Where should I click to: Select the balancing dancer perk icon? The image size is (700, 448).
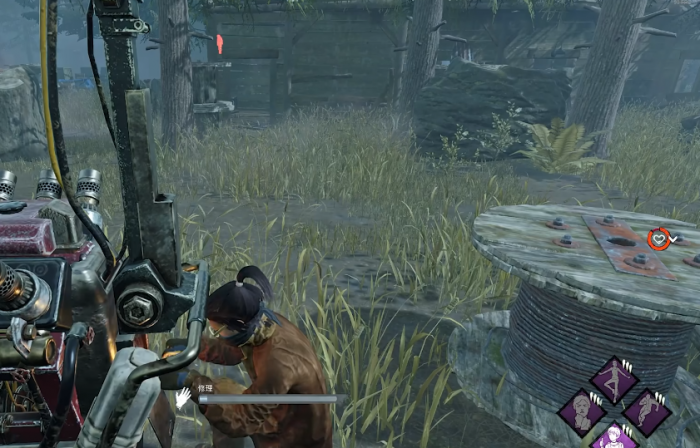tap(614, 378)
